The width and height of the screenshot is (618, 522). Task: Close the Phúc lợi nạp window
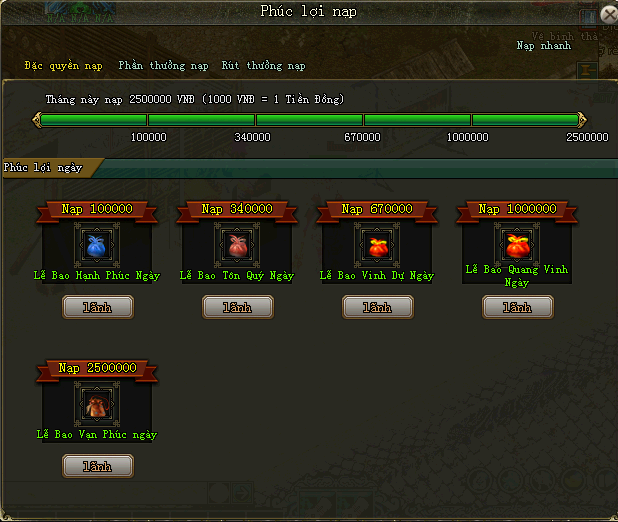tap(608, 15)
